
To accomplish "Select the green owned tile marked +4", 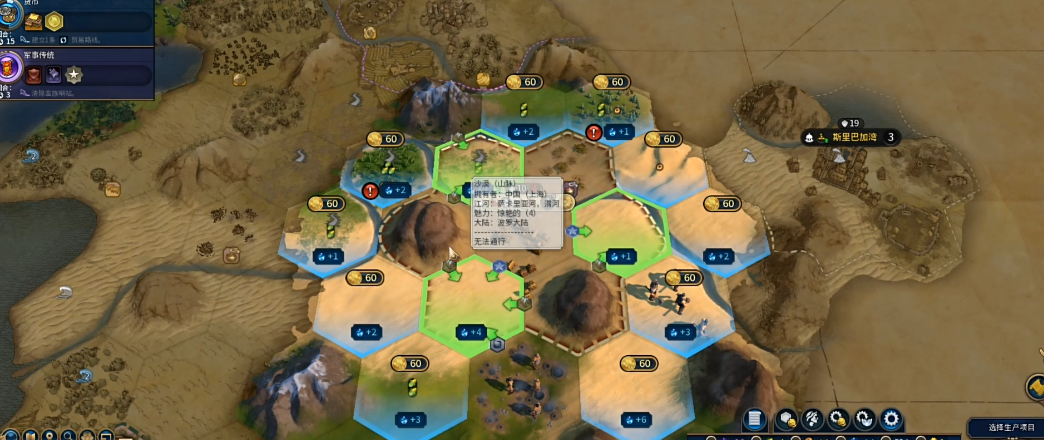I will 470,332.
